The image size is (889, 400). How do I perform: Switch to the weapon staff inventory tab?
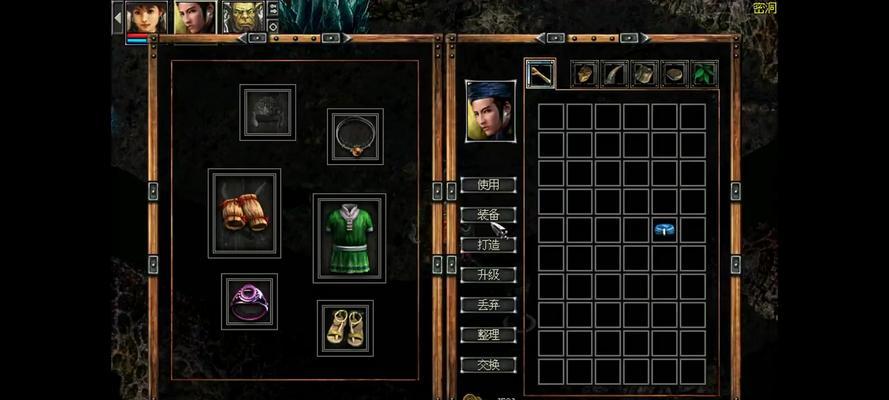click(541, 73)
